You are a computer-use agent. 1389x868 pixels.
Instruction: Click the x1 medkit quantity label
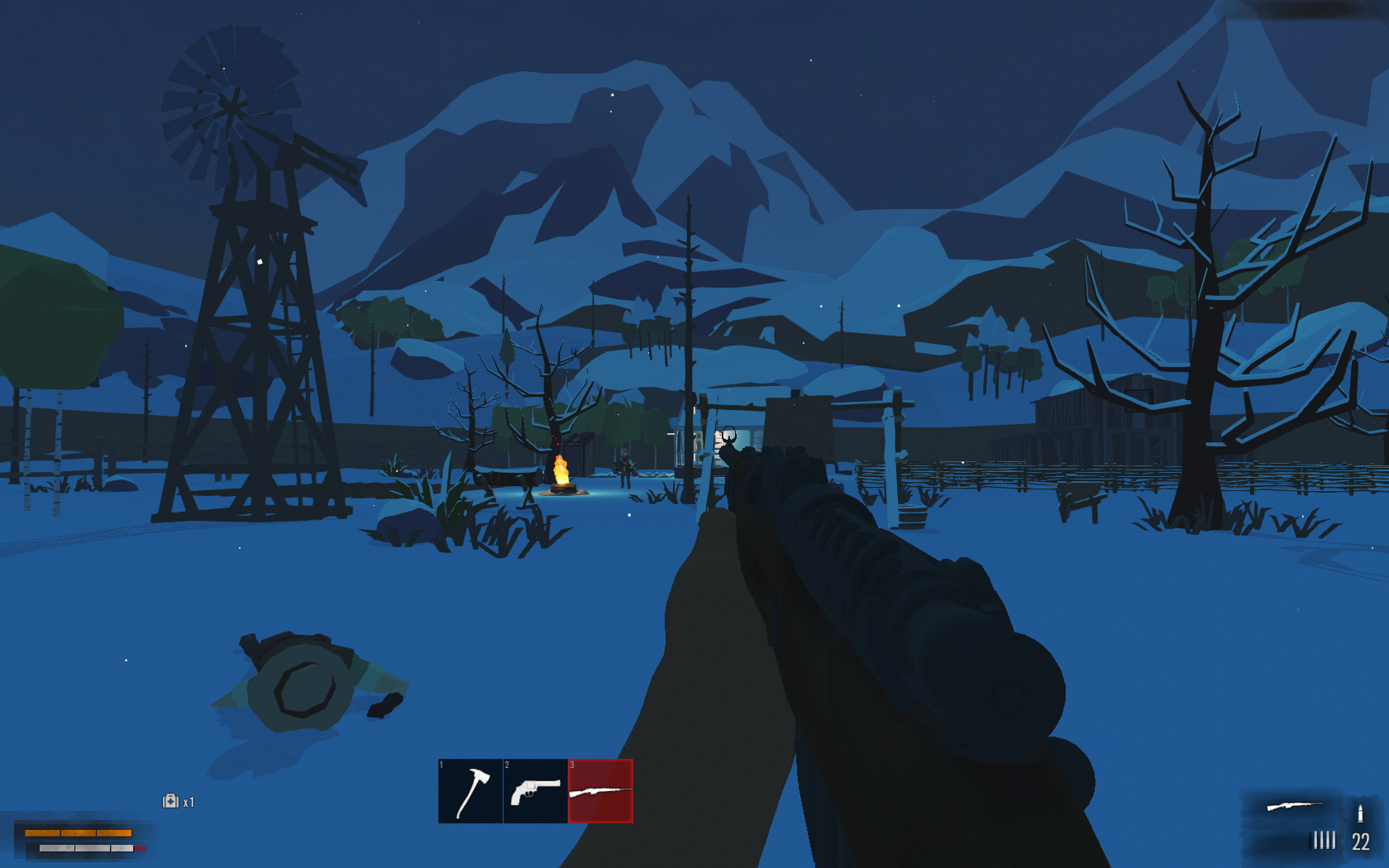click(189, 803)
